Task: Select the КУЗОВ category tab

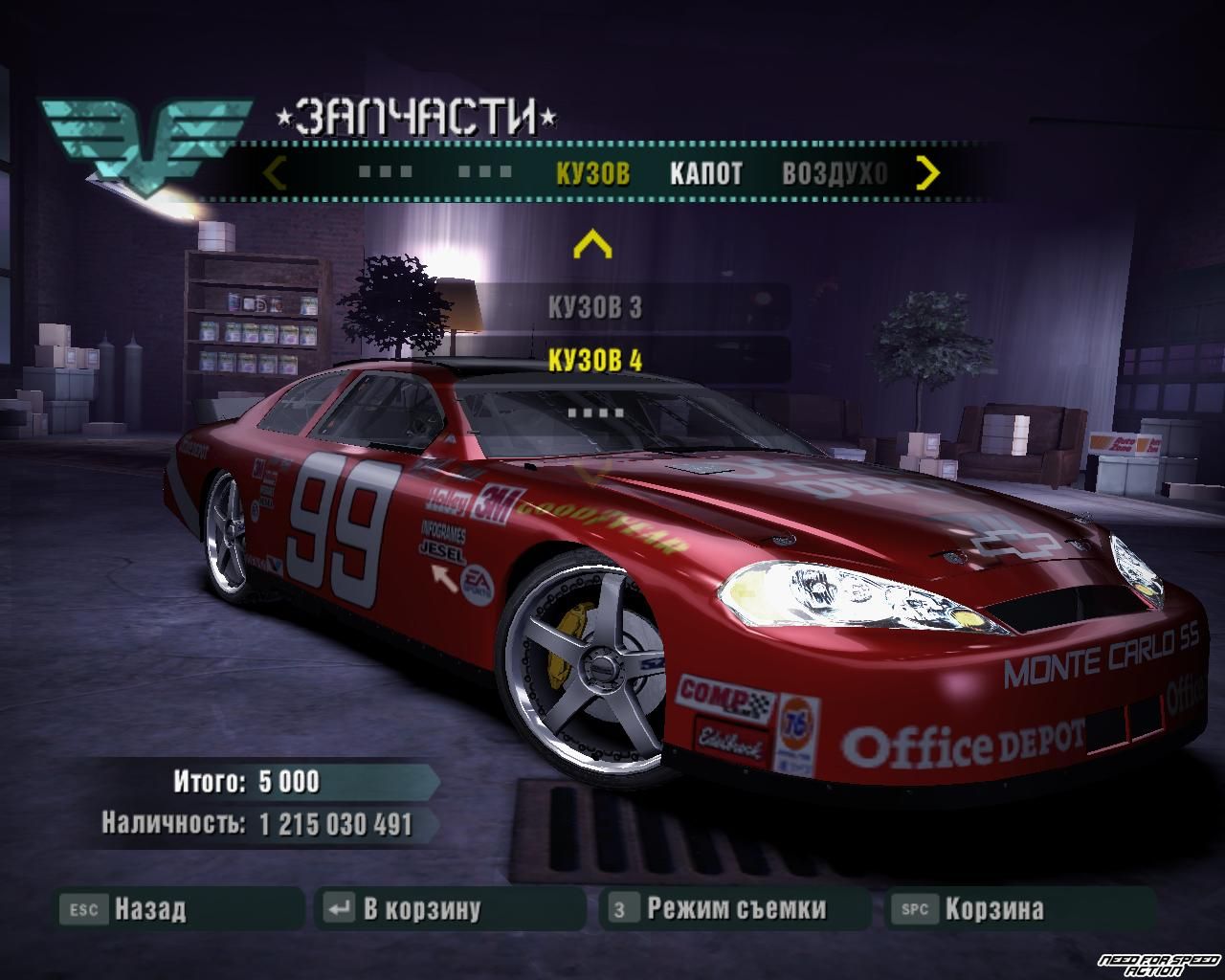Action: [x=592, y=173]
